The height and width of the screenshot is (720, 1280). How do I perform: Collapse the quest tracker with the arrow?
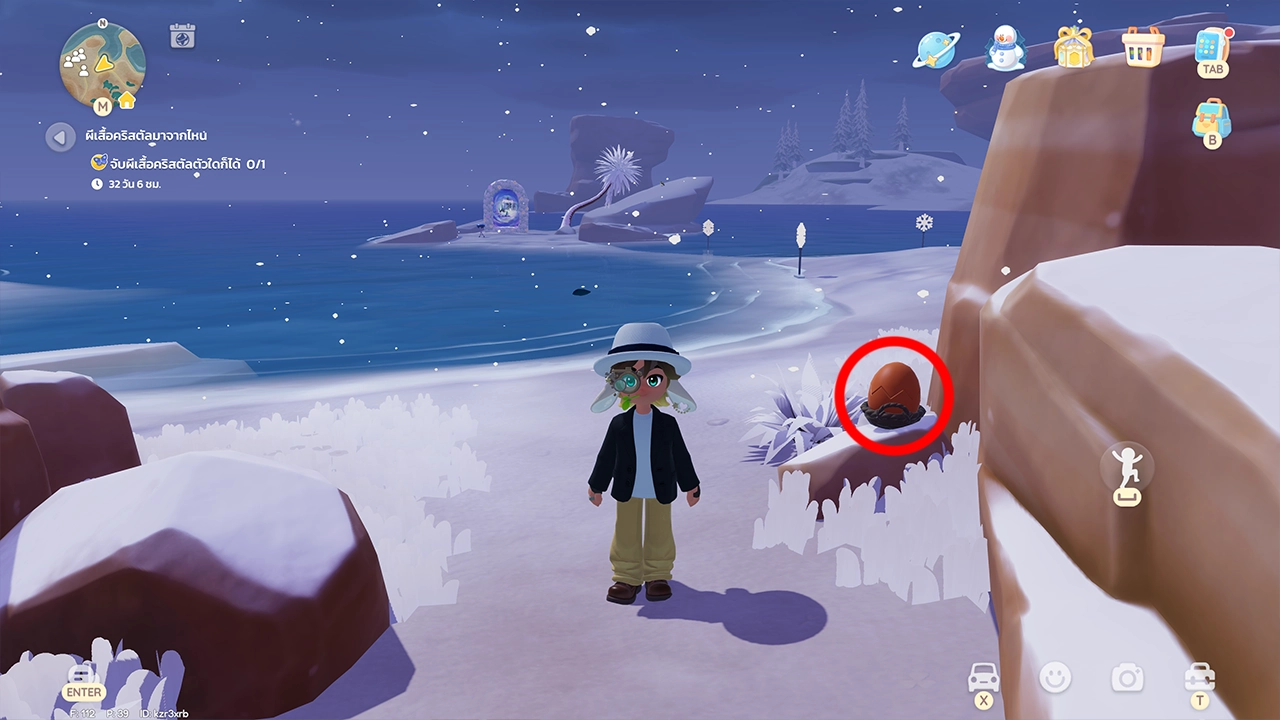pyautogui.click(x=60, y=136)
